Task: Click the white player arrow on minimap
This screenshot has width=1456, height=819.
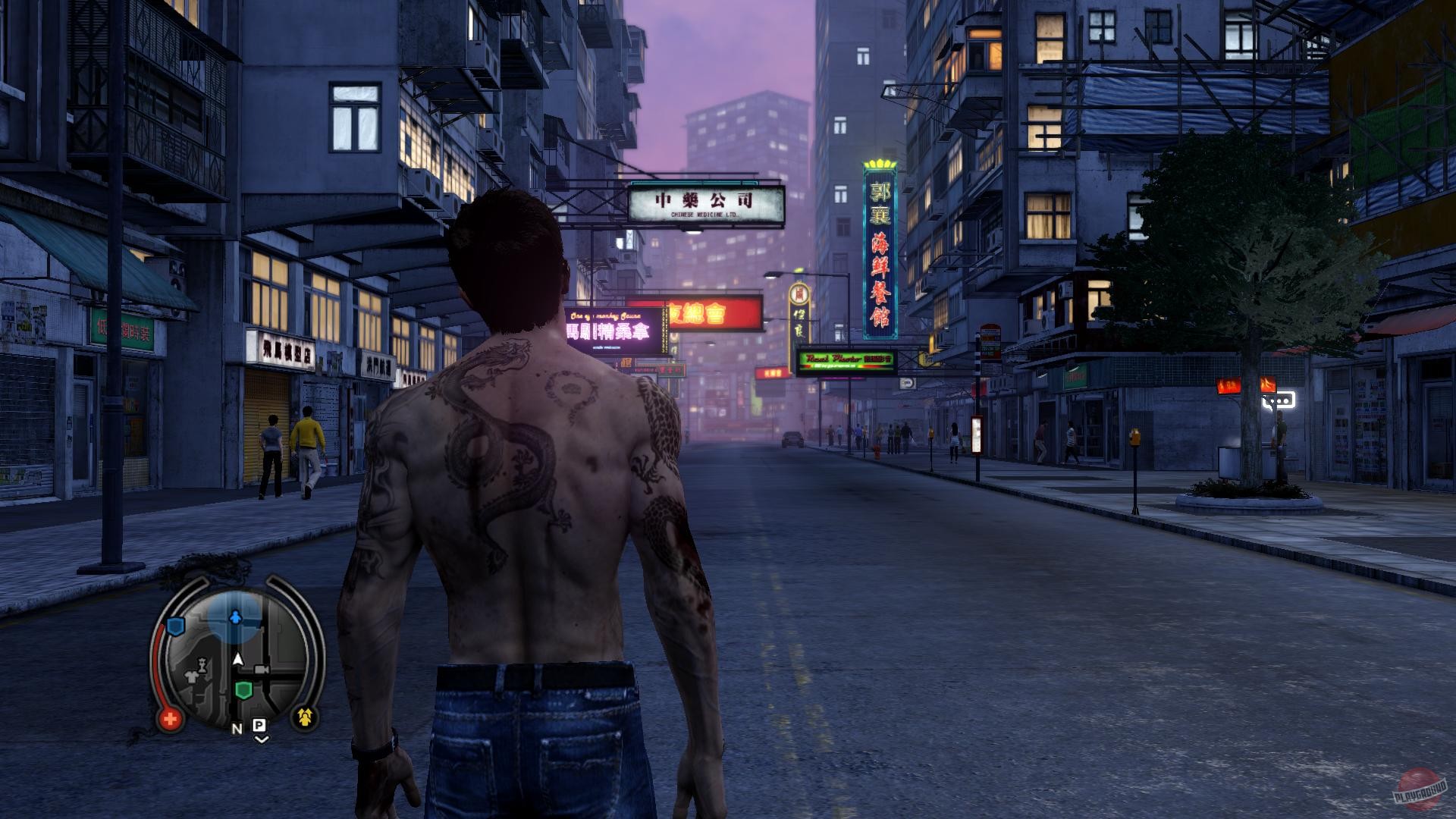Action: (x=238, y=659)
